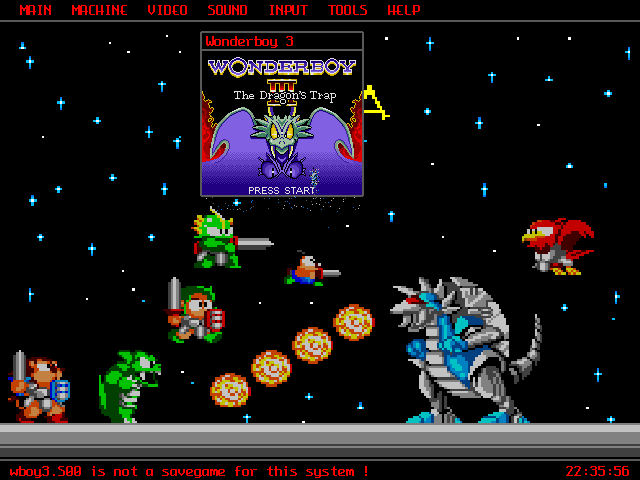
Task: Open the INPUT menu
Action: [289, 11]
